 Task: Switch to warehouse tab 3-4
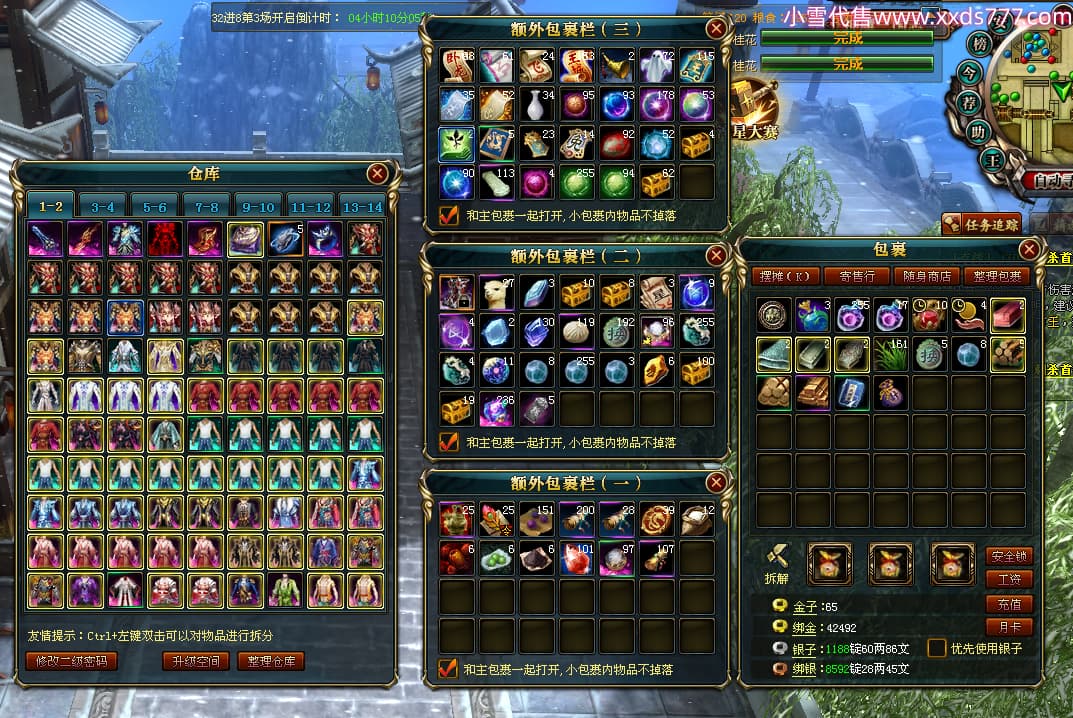pyautogui.click(x=102, y=207)
